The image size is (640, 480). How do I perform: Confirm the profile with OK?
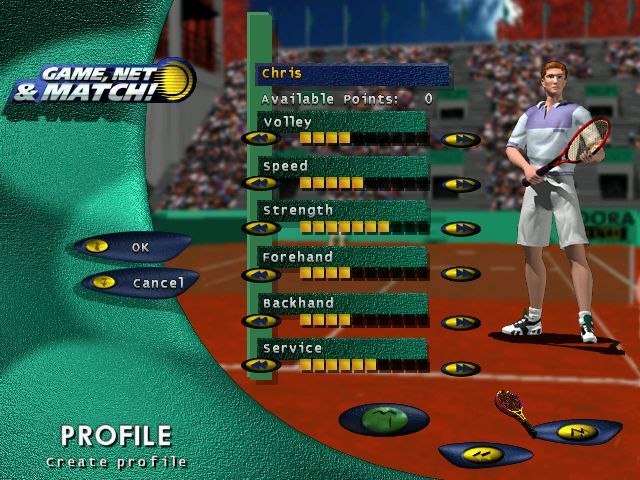(131, 246)
